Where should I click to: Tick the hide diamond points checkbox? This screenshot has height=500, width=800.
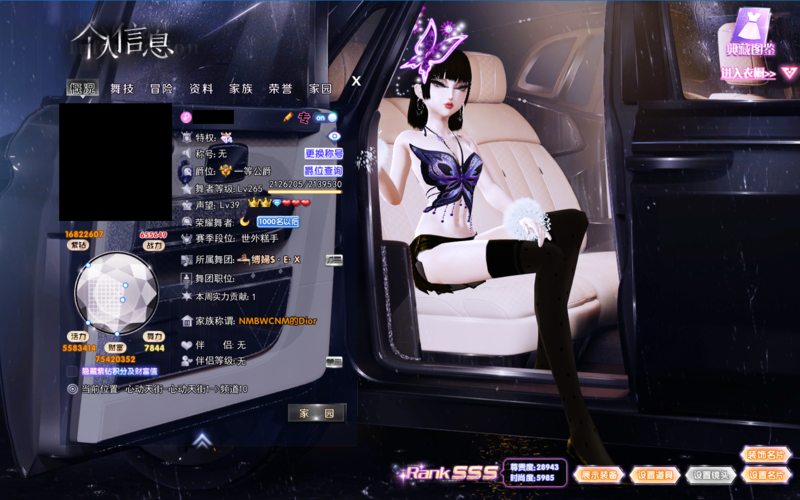pyautogui.click(x=72, y=371)
